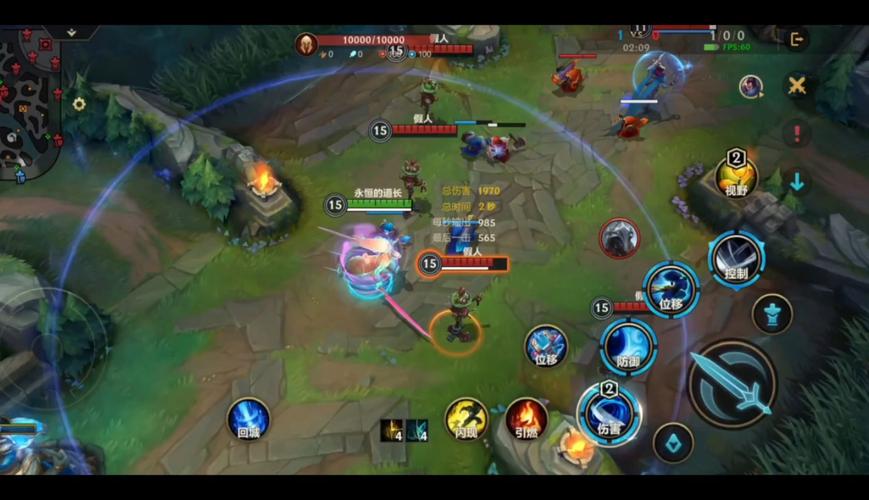
Task: Tap the blue down-arrow ping button
Action: pyautogui.click(x=797, y=182)
